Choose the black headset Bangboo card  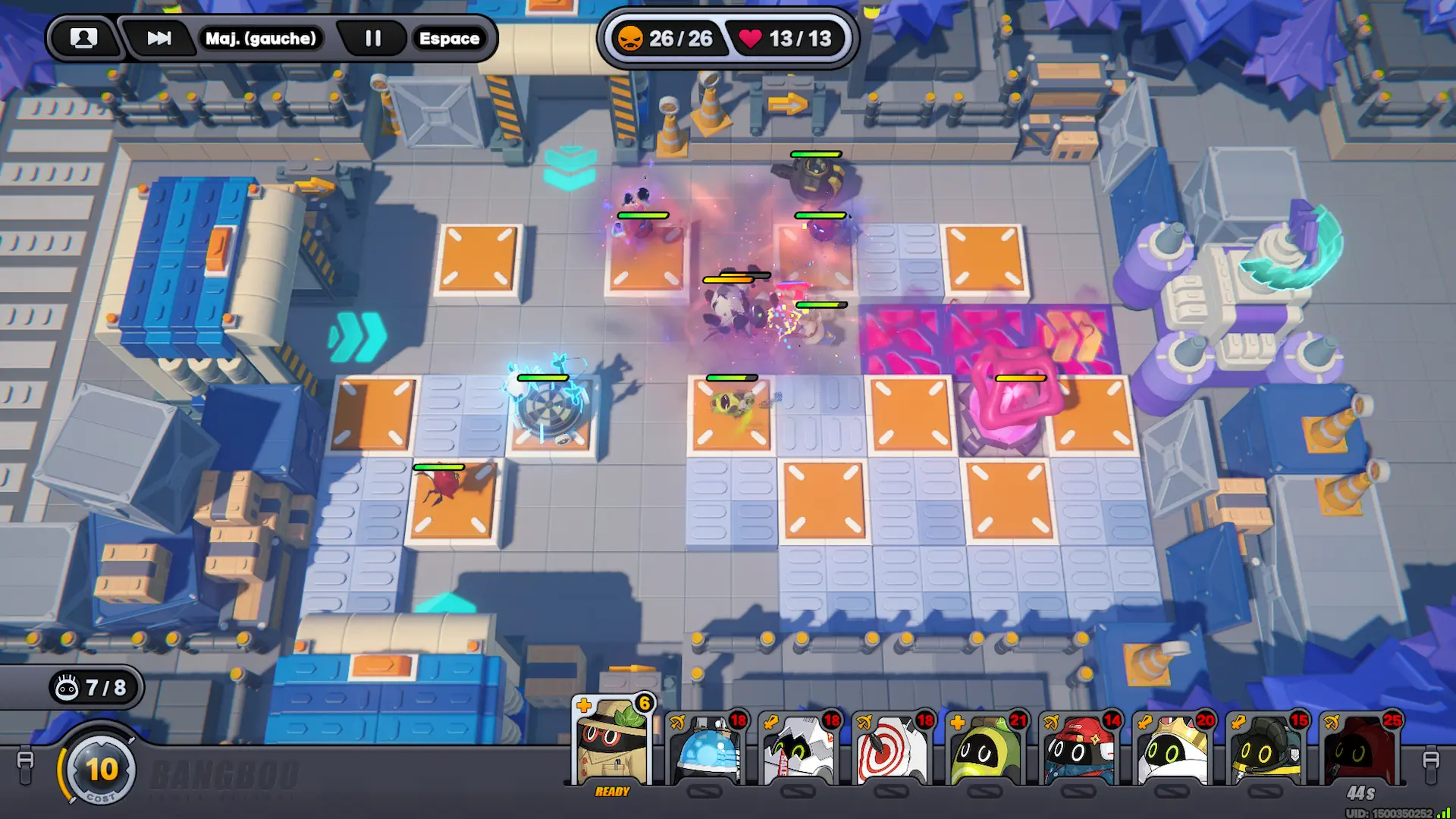point(1266,751)
